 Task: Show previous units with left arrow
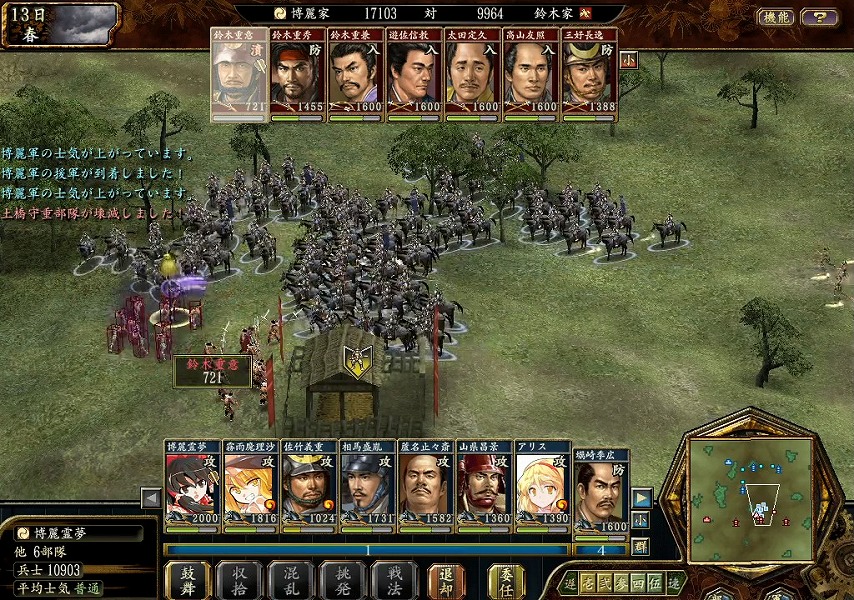tap(151, 497)
